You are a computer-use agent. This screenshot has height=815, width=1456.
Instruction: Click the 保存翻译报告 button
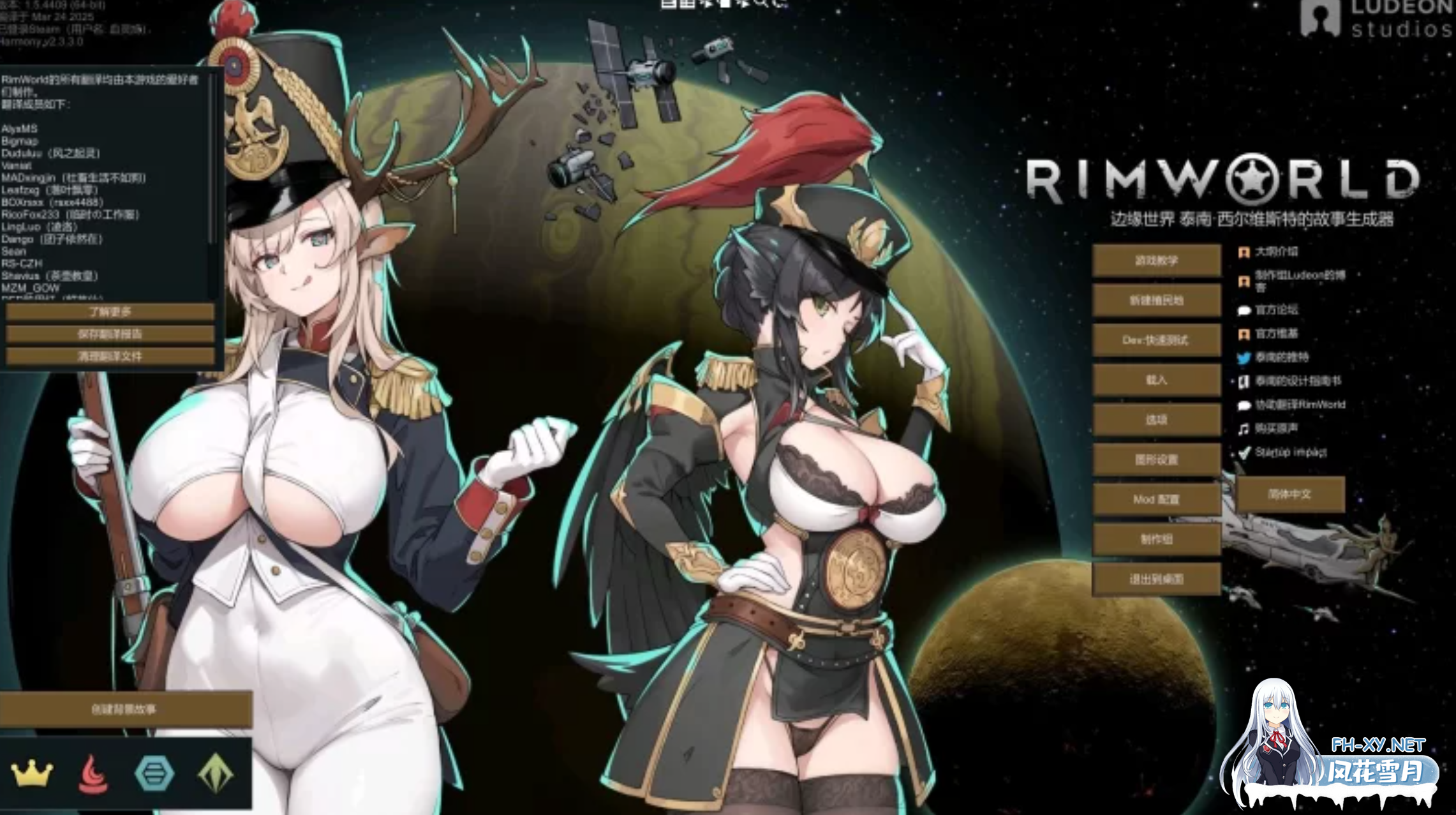tap(110, 334)
